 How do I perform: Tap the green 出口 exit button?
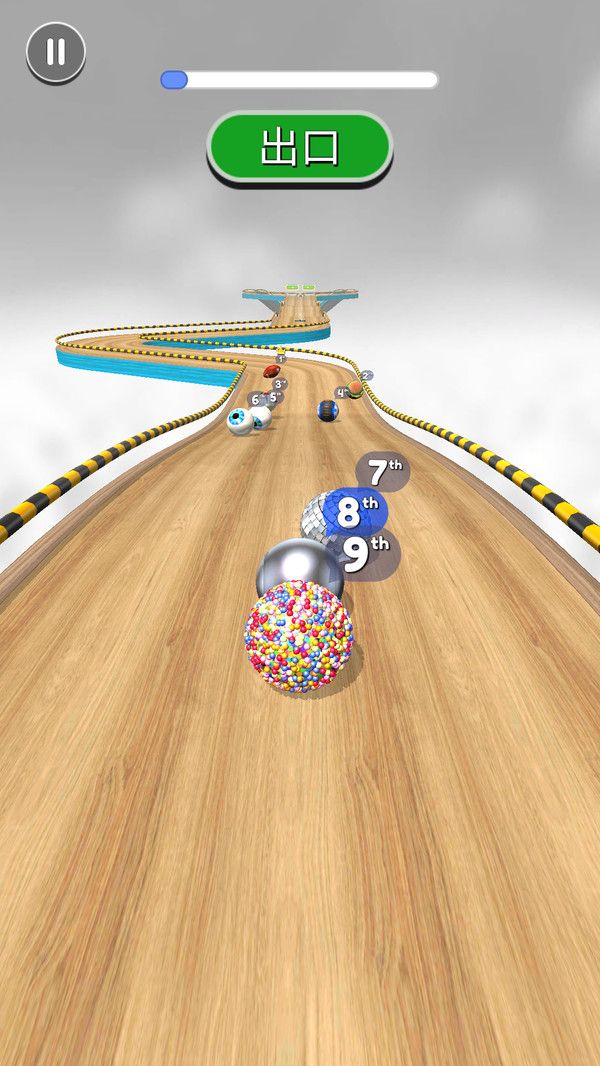pos(299,147)
